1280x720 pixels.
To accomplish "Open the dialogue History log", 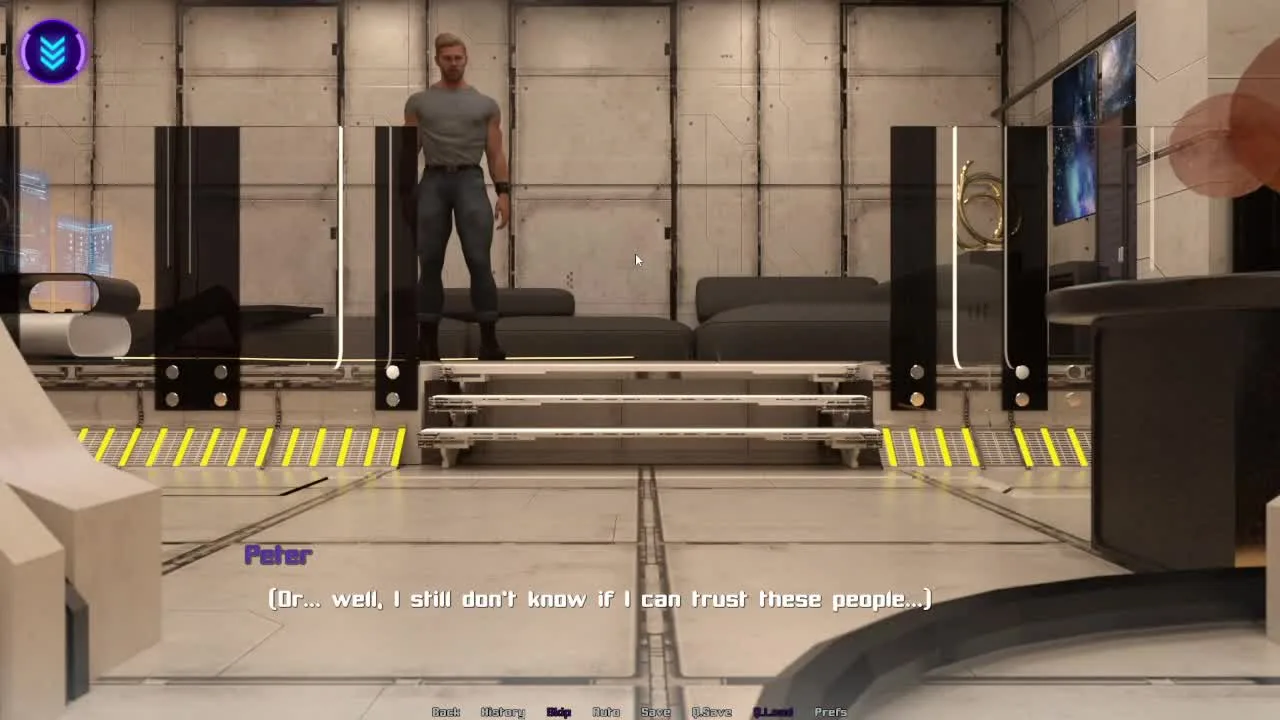I will click(502, 712).
